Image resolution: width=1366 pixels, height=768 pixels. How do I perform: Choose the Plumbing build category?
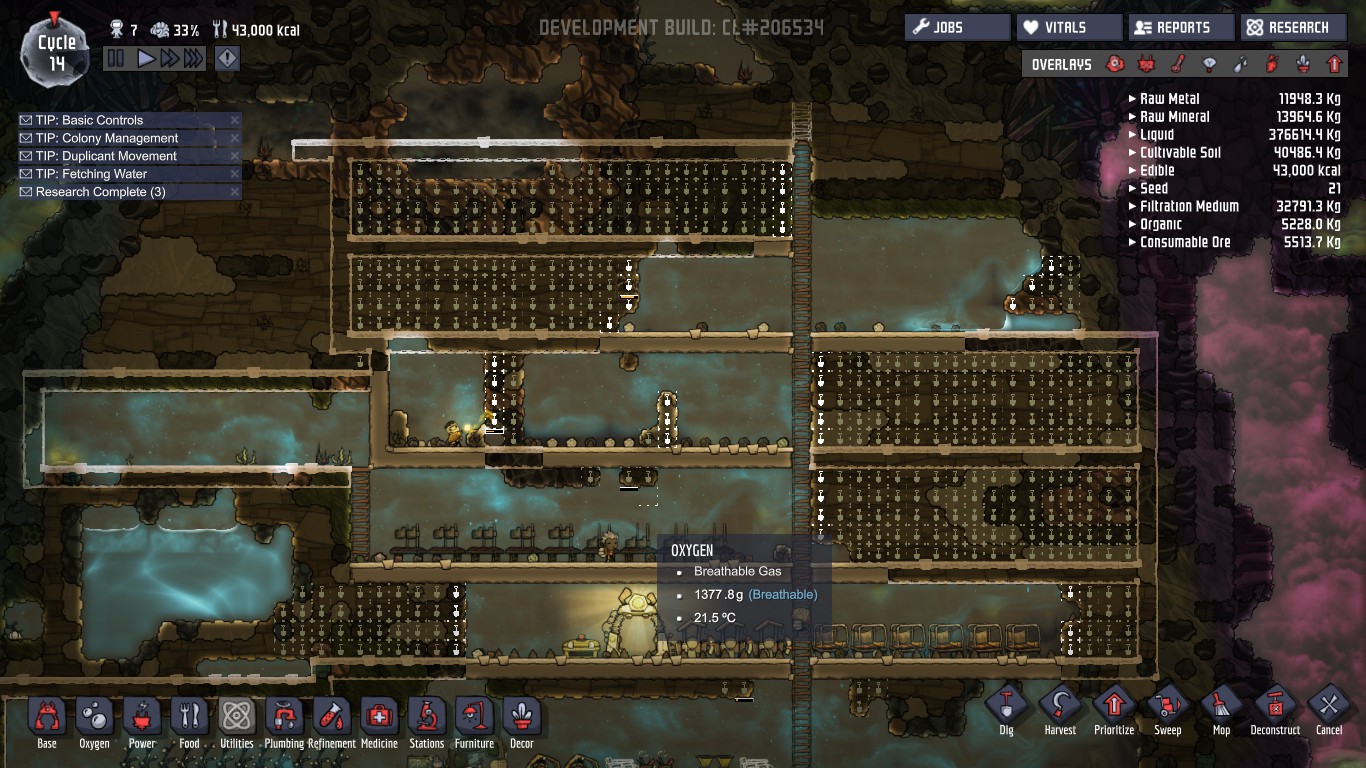(x=284, y=722)
